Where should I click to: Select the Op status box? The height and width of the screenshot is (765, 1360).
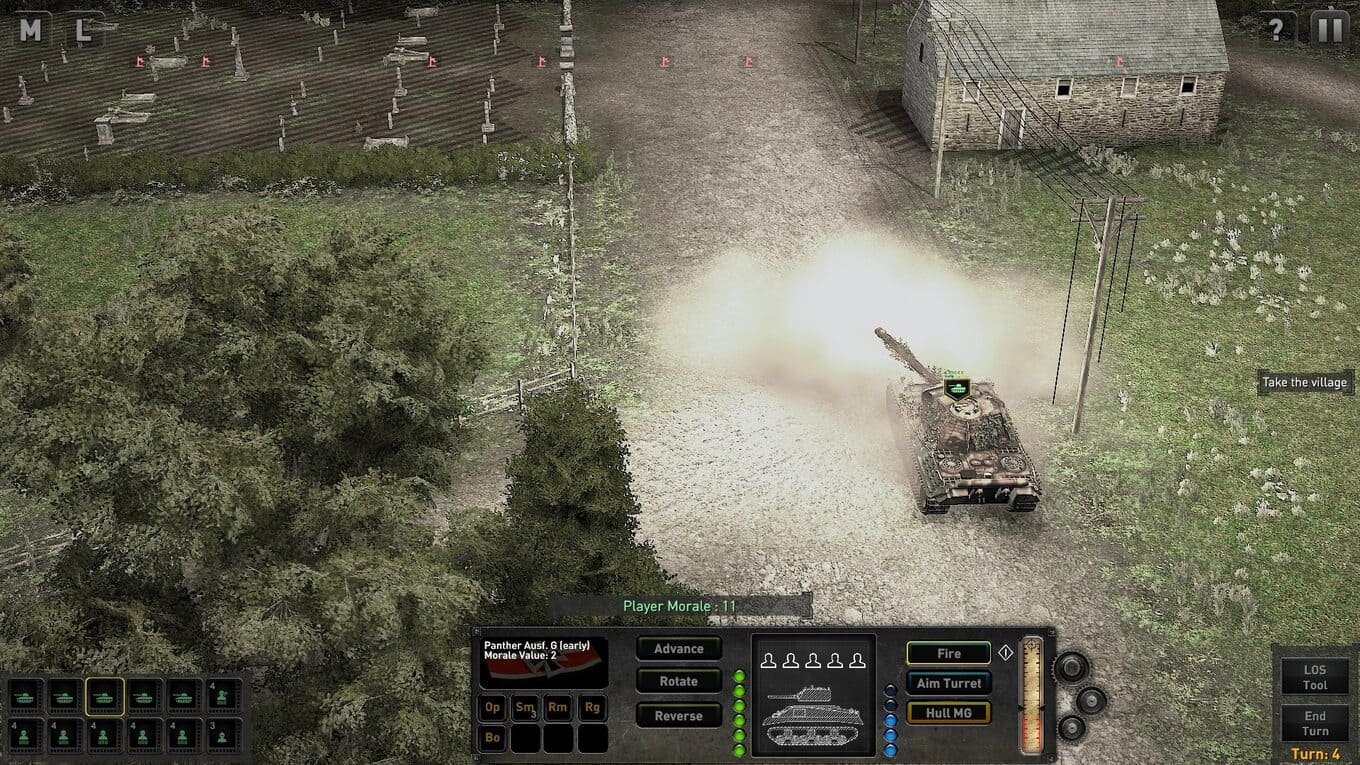pos(493,708)
